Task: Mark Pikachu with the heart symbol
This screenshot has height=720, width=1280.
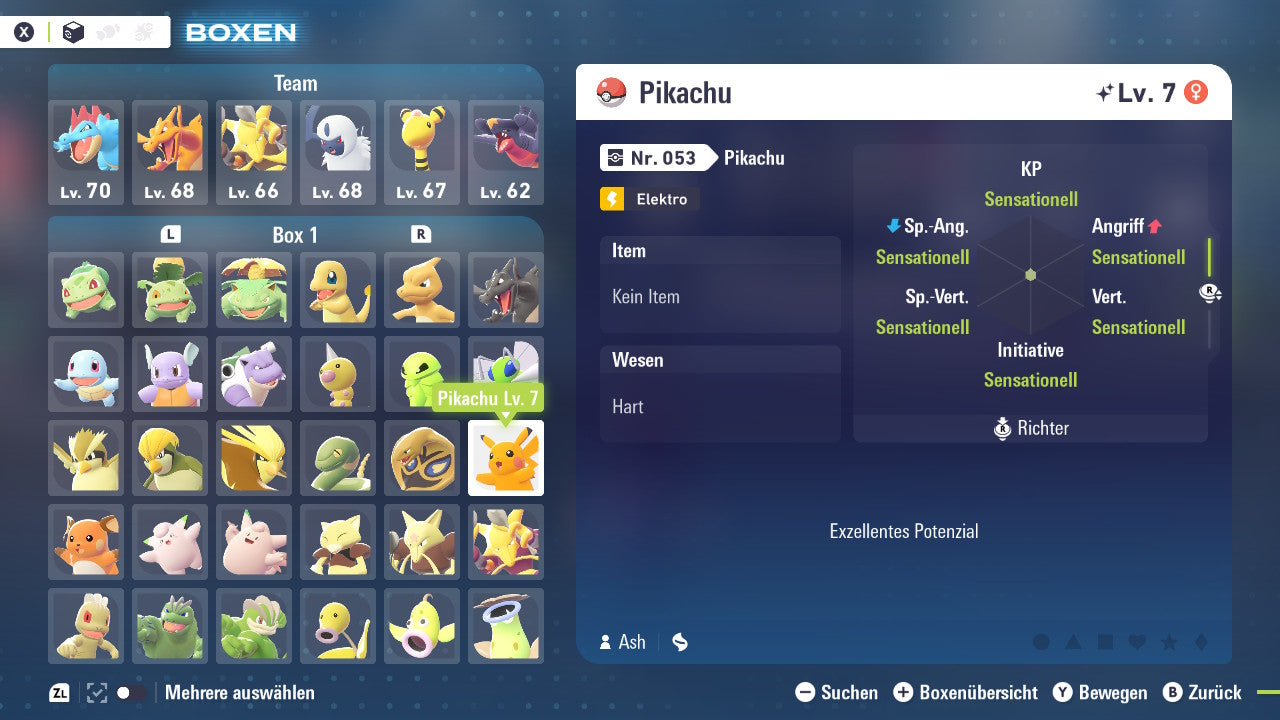Action: point(1136,643)
